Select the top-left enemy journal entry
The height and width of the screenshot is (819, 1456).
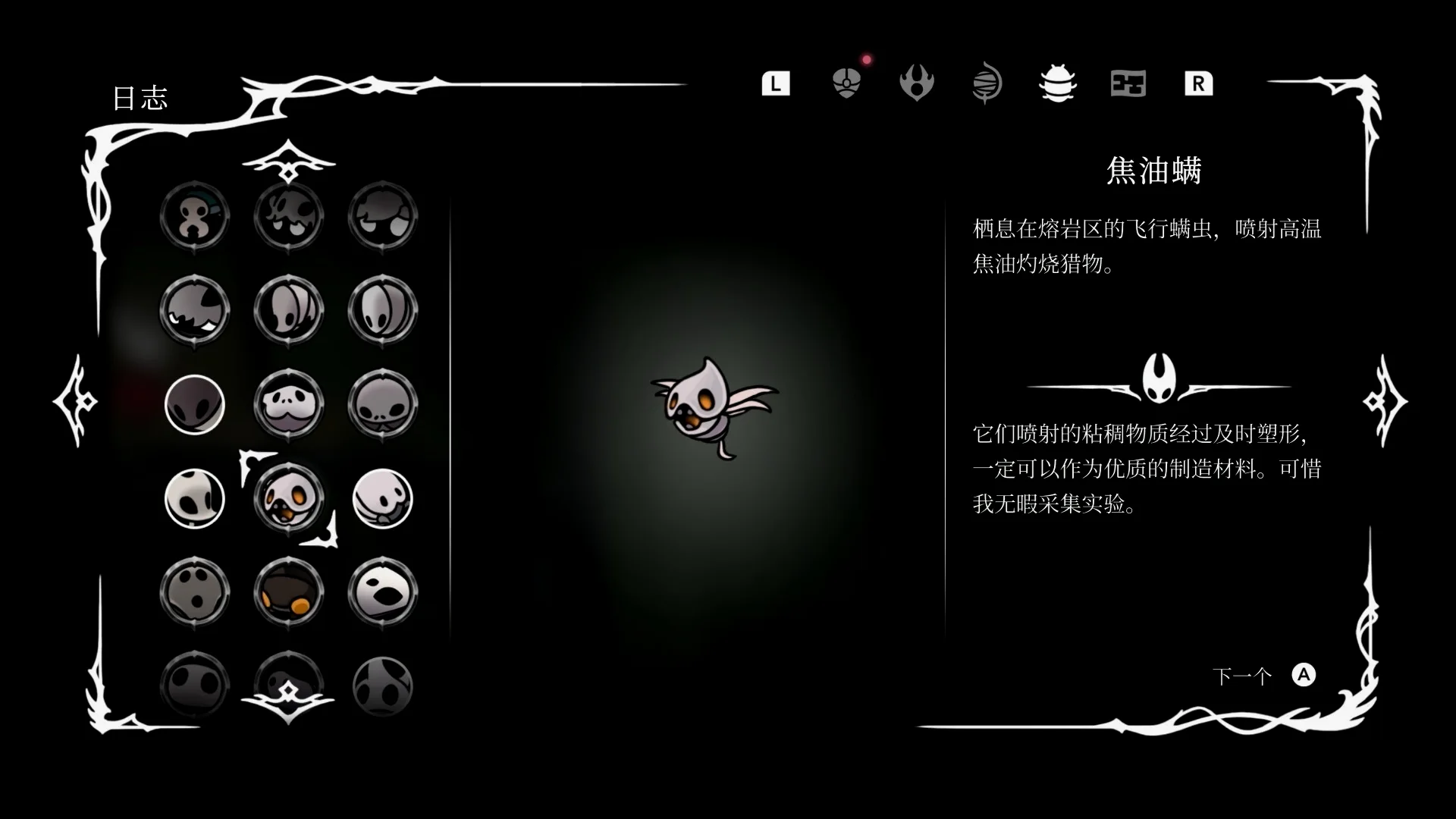point(195,216)
